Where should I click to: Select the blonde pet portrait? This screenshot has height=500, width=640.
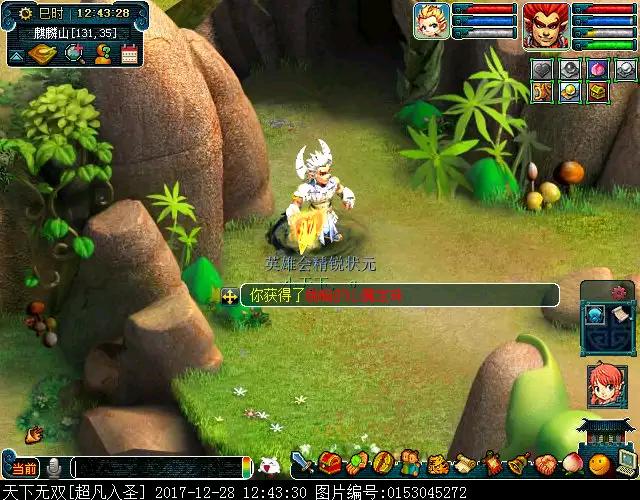coord(431,21)
